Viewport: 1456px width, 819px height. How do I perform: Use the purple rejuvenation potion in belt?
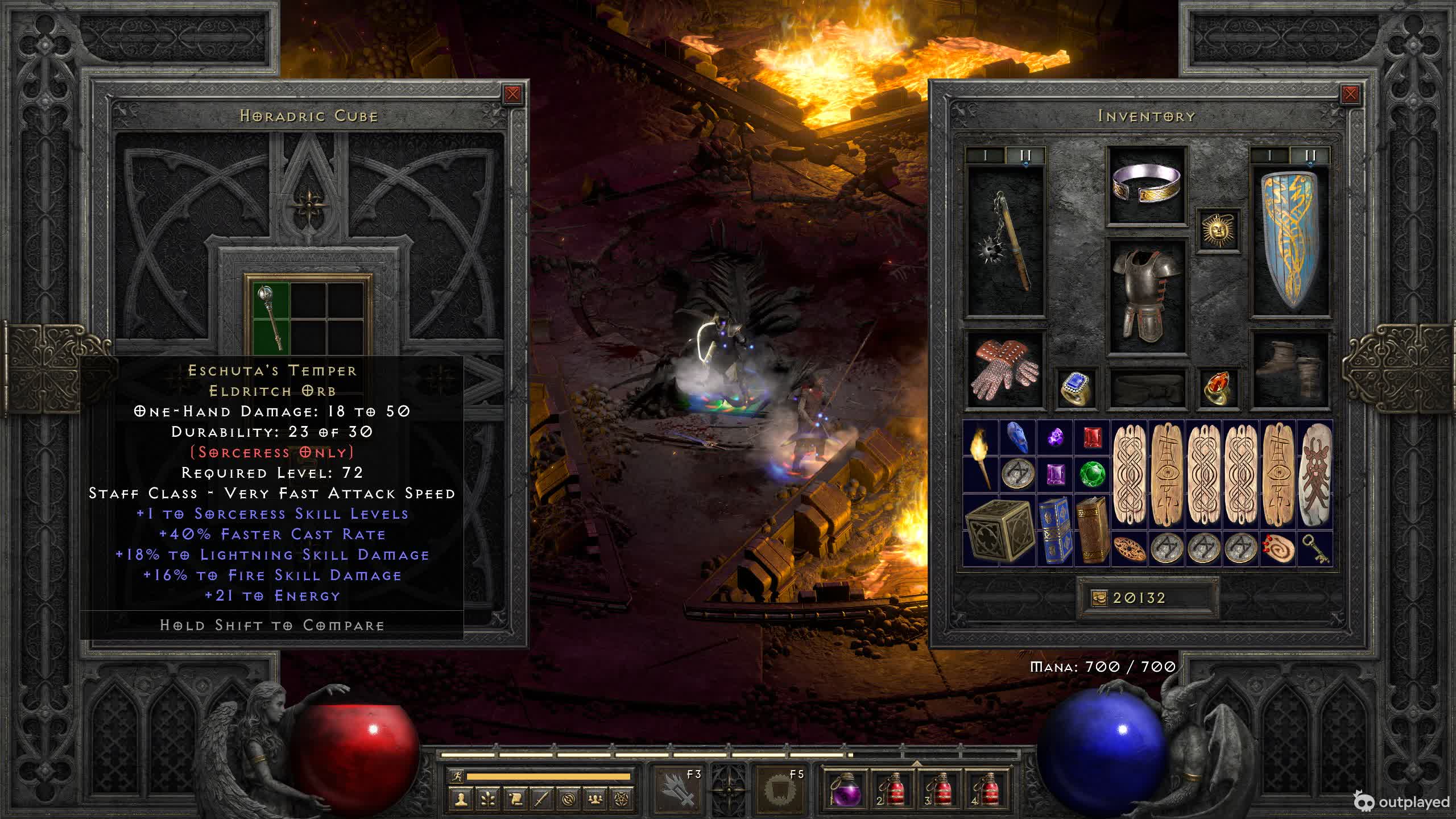pos(846,789)
